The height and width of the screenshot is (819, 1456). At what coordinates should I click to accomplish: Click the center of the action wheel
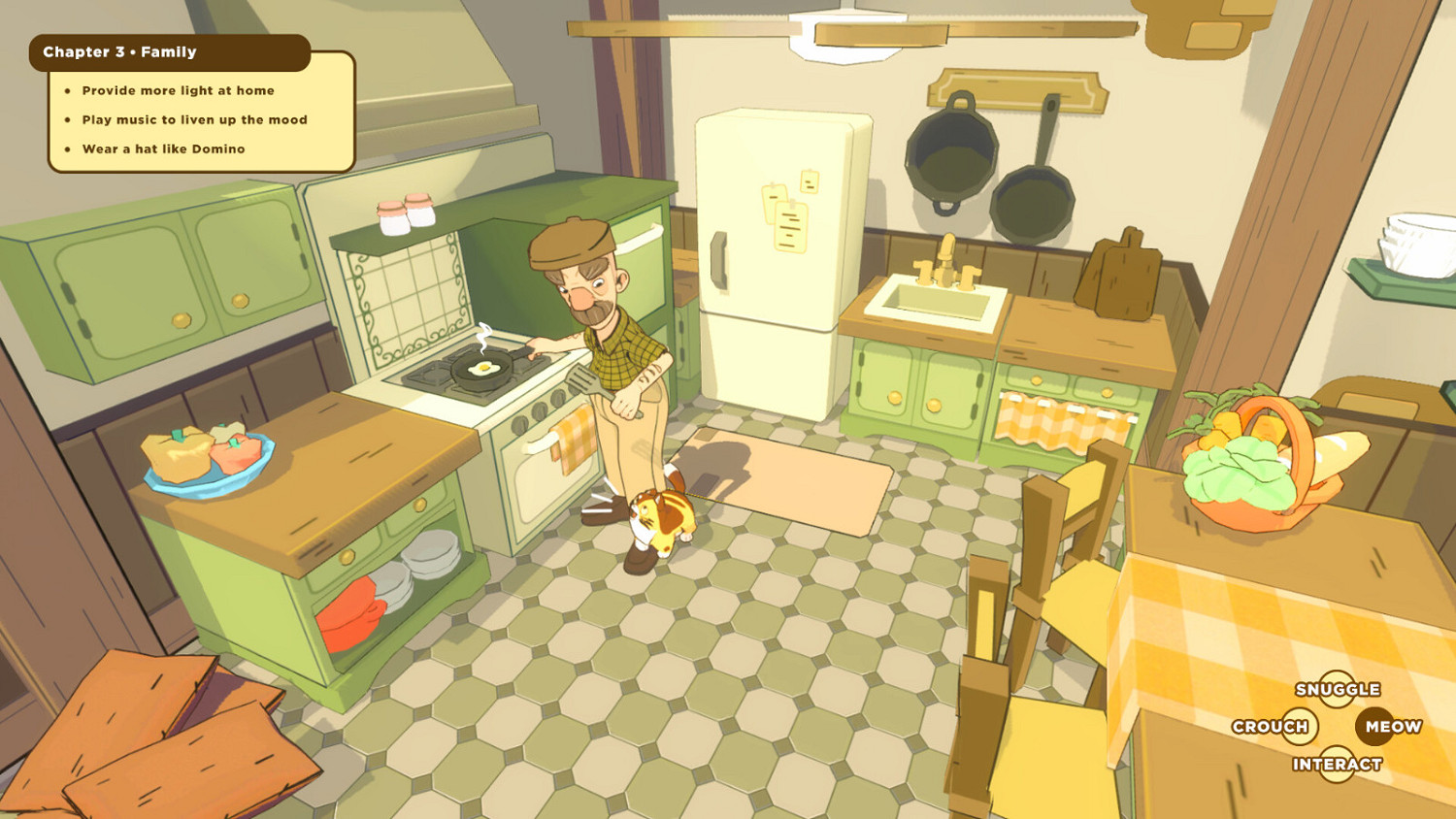coord(1338,726)
